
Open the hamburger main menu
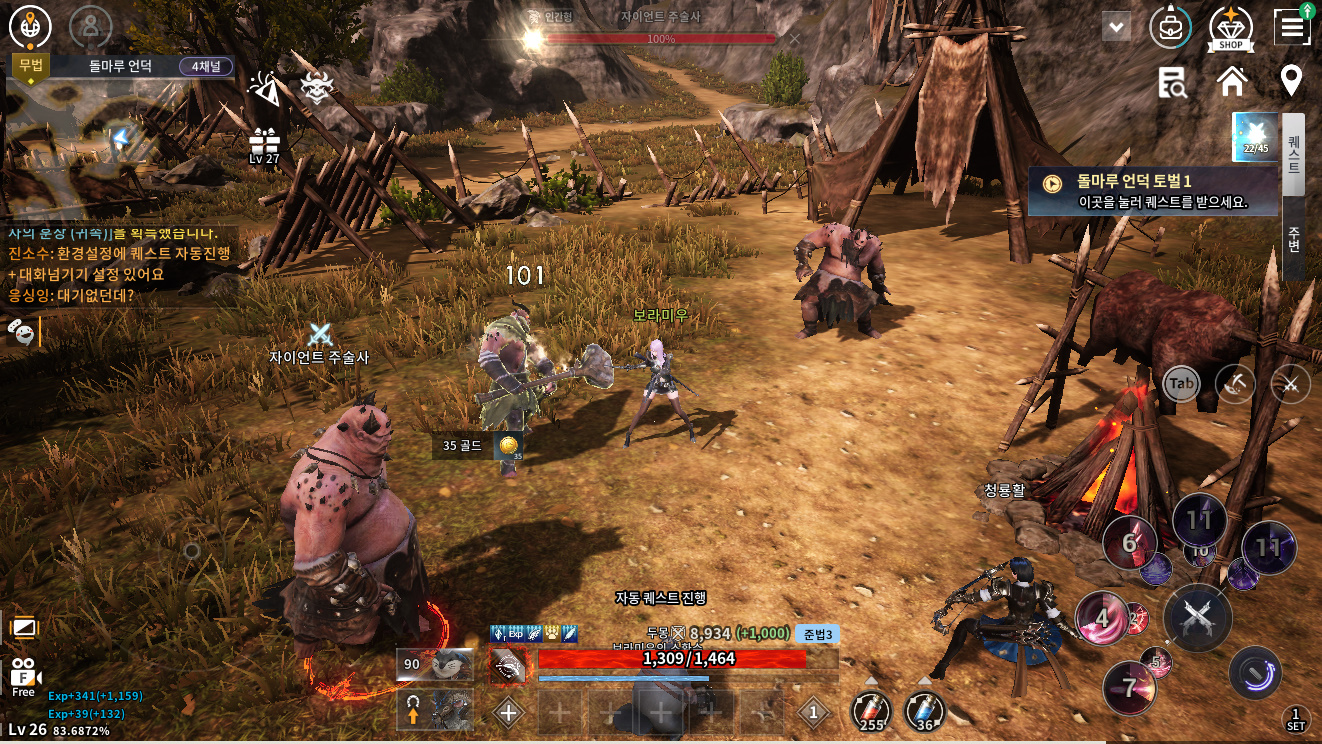[1292, 27]
